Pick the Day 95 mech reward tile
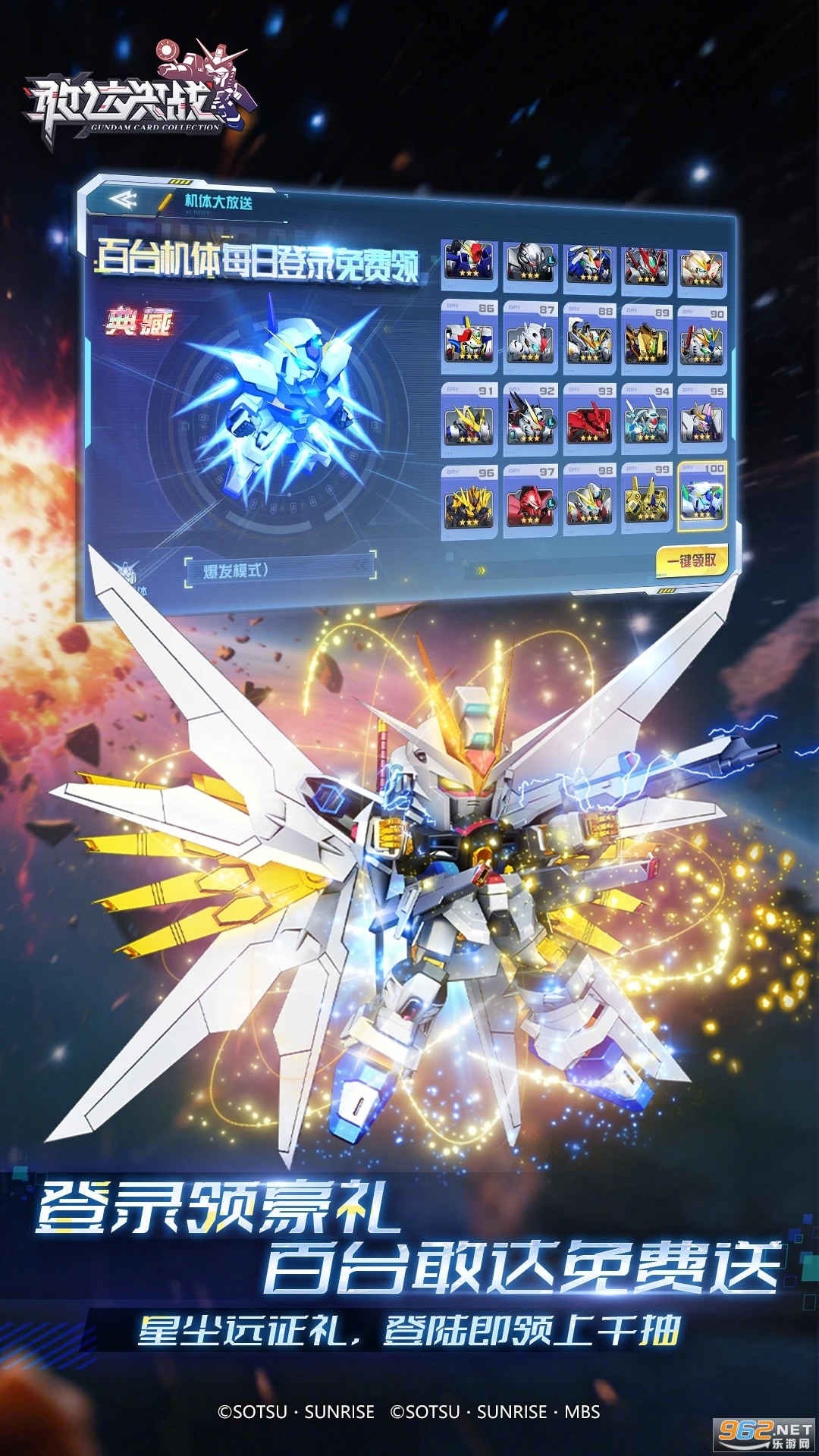 (702, 419)
